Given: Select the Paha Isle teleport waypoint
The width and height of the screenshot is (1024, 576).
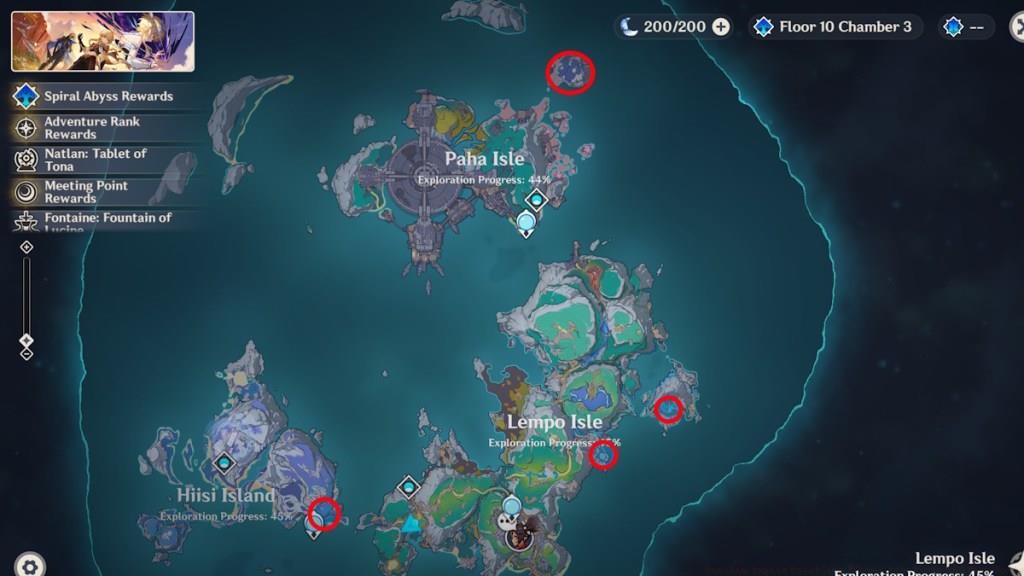Looking at the screenshot, I should click(536, 200).
